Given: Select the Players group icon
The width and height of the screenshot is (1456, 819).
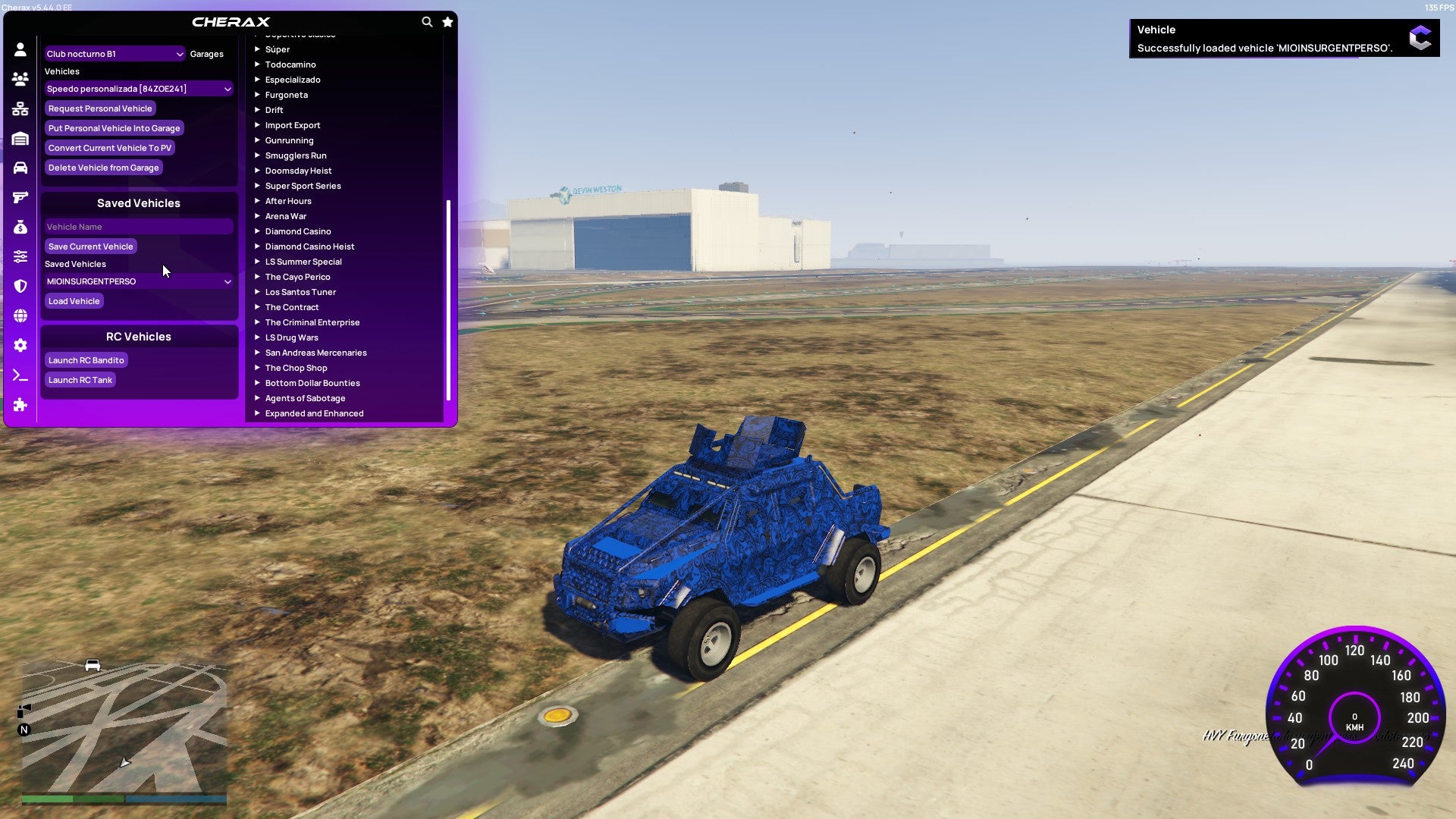Looking at the screenshot, I should click(x=20, y=77).
